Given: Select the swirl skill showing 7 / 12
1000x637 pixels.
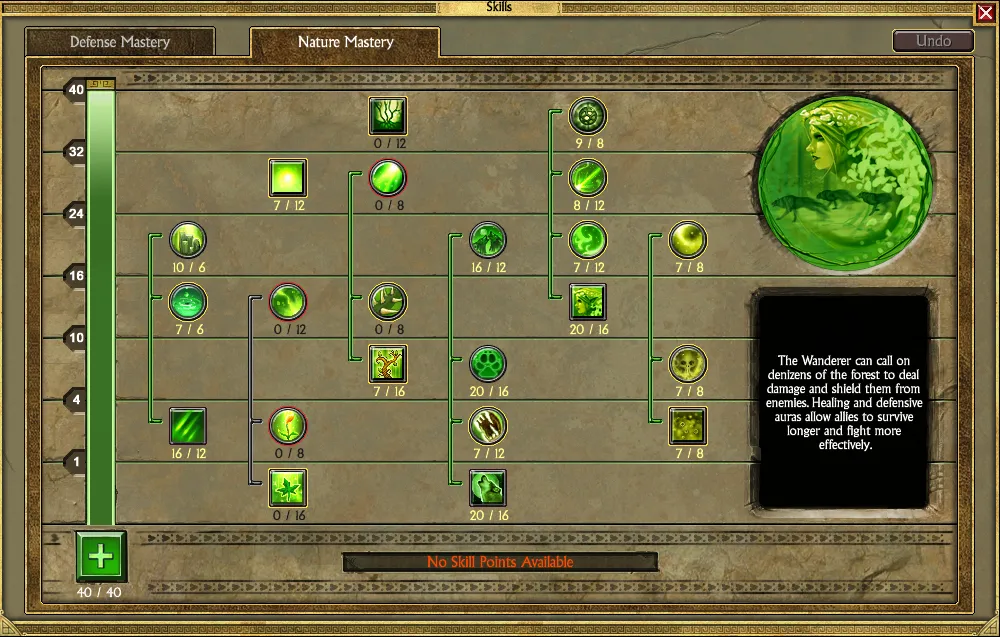Looking at the screenshot, I should 588,240.
